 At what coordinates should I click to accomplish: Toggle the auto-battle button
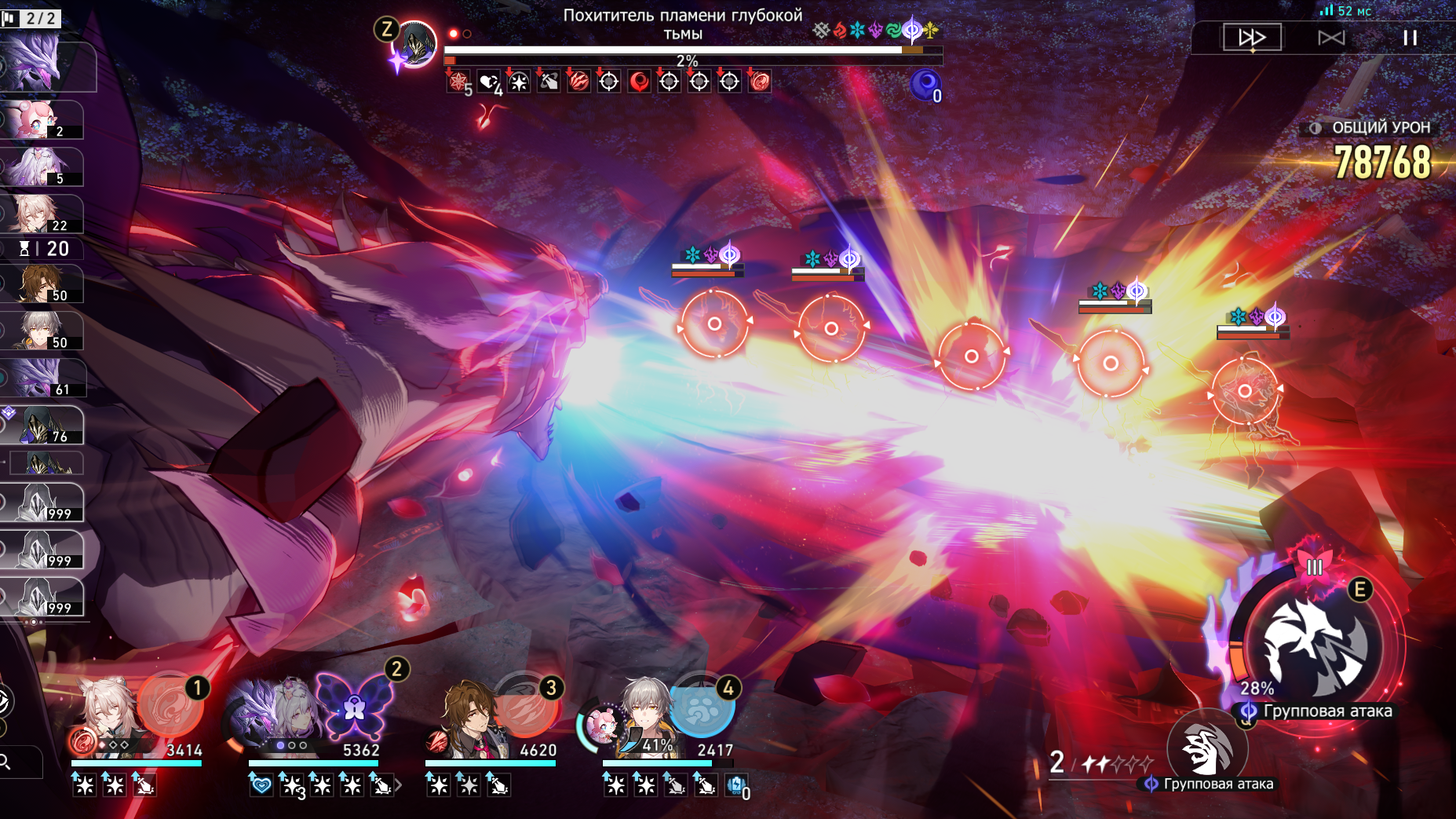click(x=1331, y=37)
